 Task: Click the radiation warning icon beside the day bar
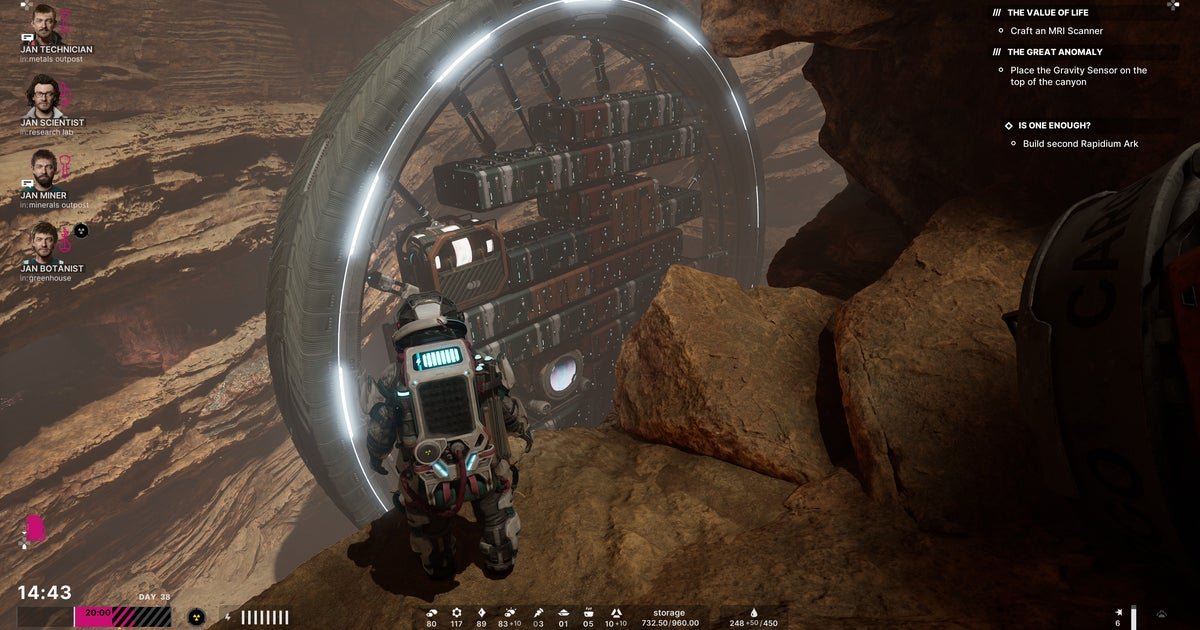pyautogui.click(x=196, y=617)
